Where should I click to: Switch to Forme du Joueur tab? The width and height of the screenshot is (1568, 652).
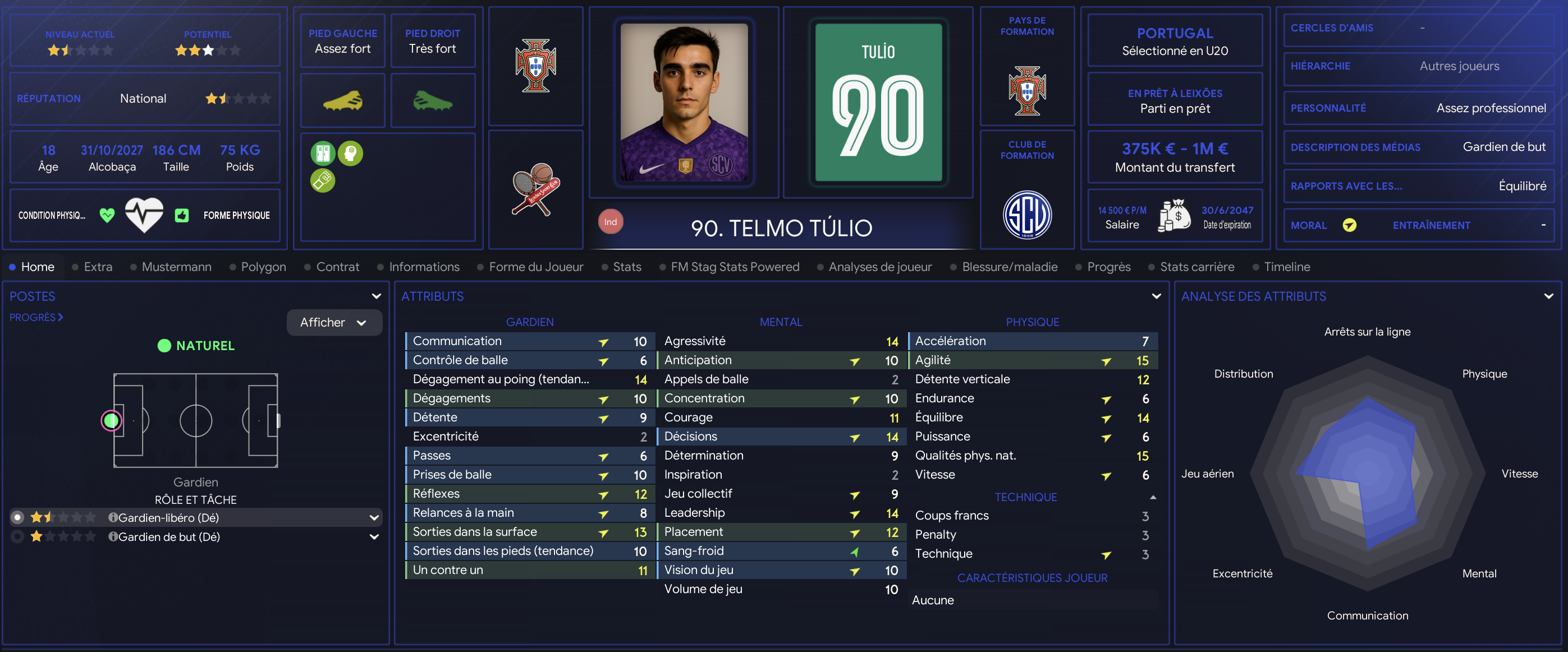coord(535,267)
